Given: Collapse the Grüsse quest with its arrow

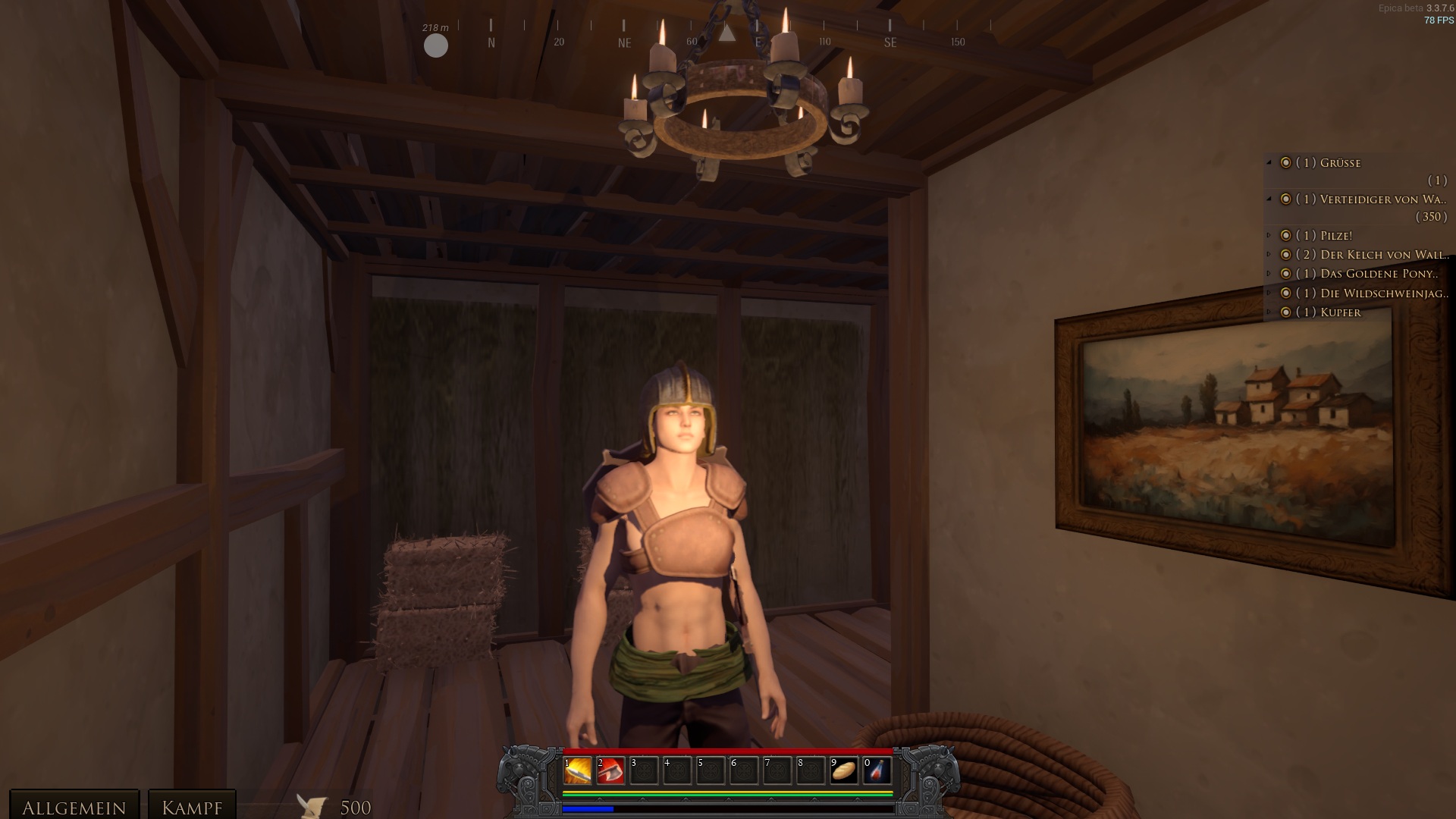Looking at the screenshot, I should (1269, 163).
